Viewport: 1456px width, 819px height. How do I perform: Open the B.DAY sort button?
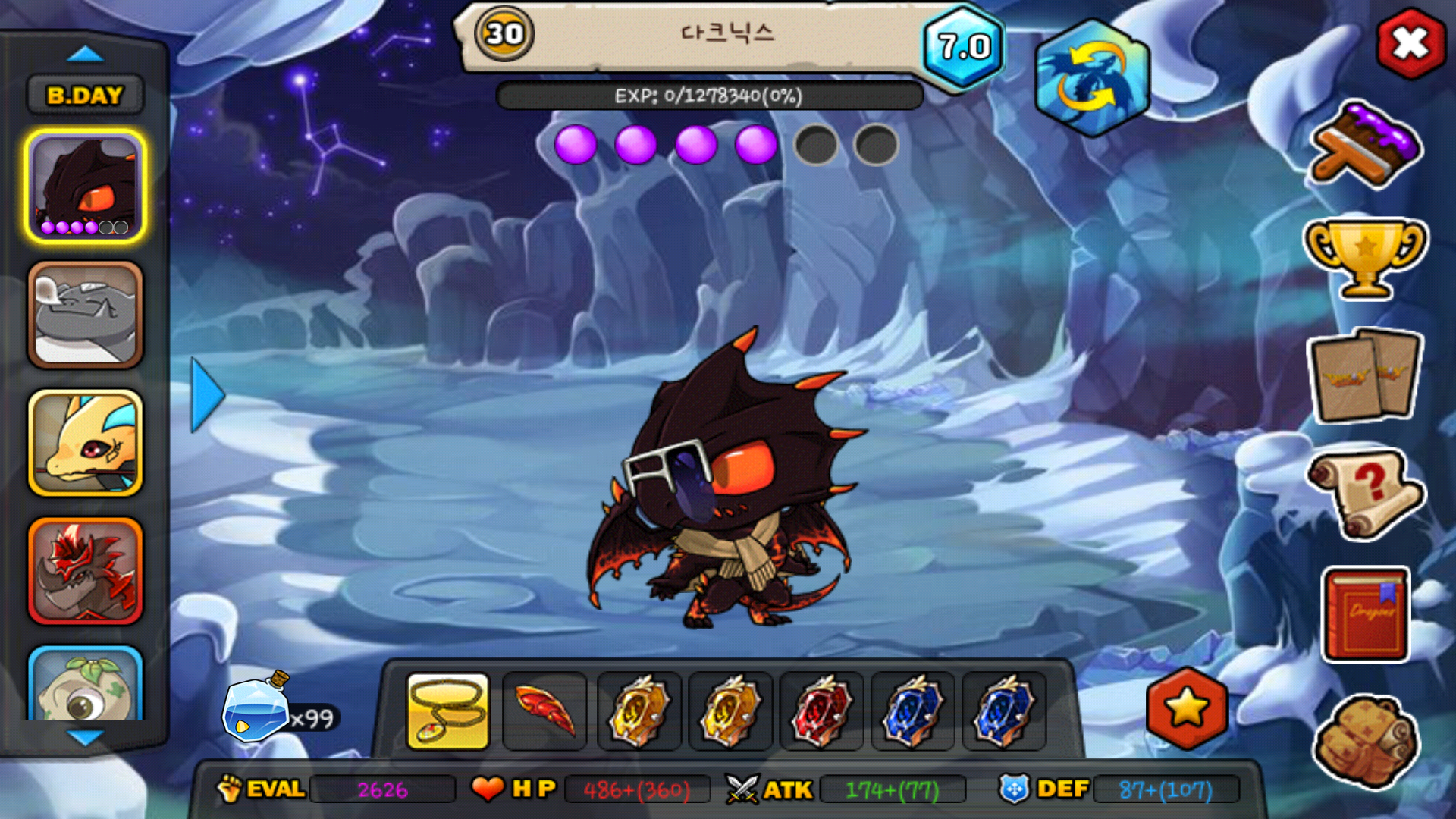(x=85, y=96)
